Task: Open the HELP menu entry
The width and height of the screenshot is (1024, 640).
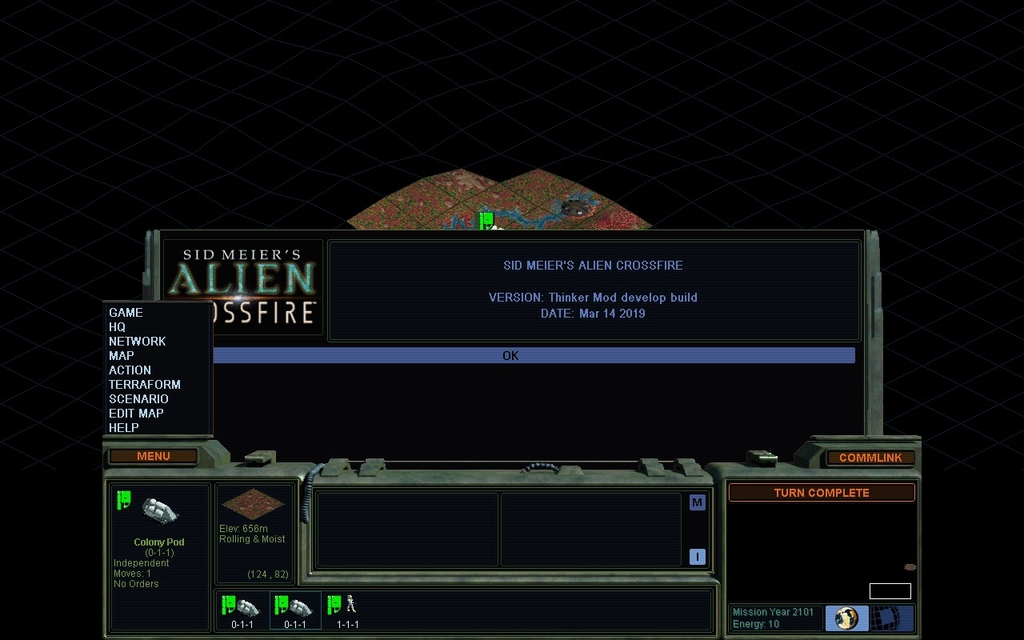Action: [x=124, y=428]
